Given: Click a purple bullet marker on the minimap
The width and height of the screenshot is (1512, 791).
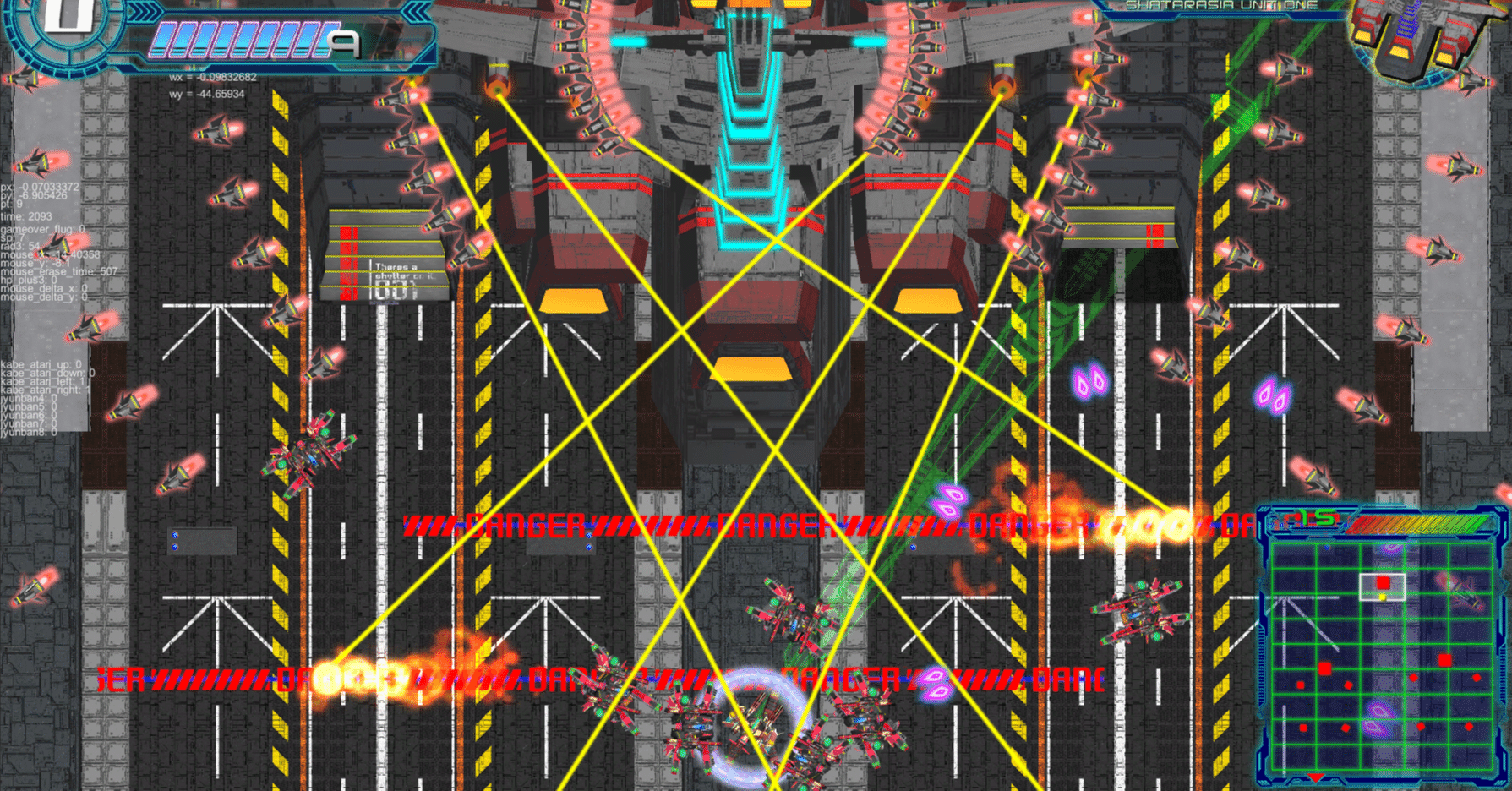Looking at the screenshot, I should [1378, 712].
